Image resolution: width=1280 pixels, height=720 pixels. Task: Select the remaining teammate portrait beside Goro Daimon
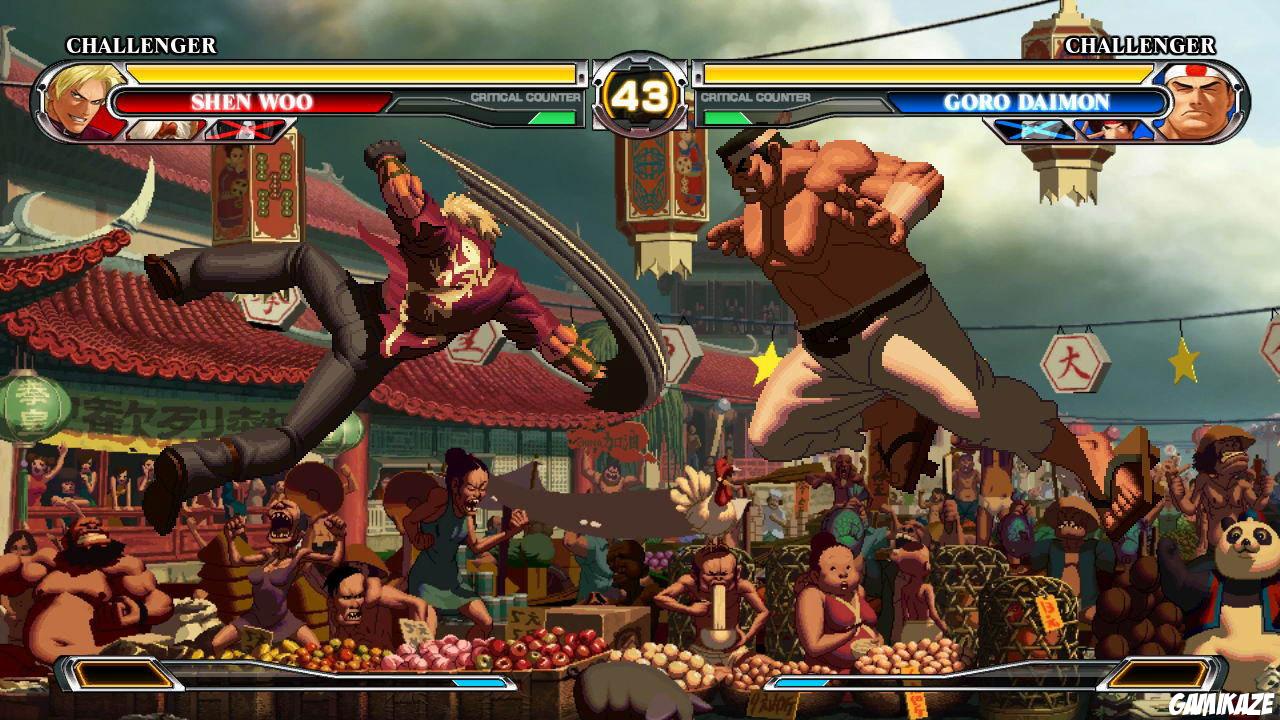1112,128
